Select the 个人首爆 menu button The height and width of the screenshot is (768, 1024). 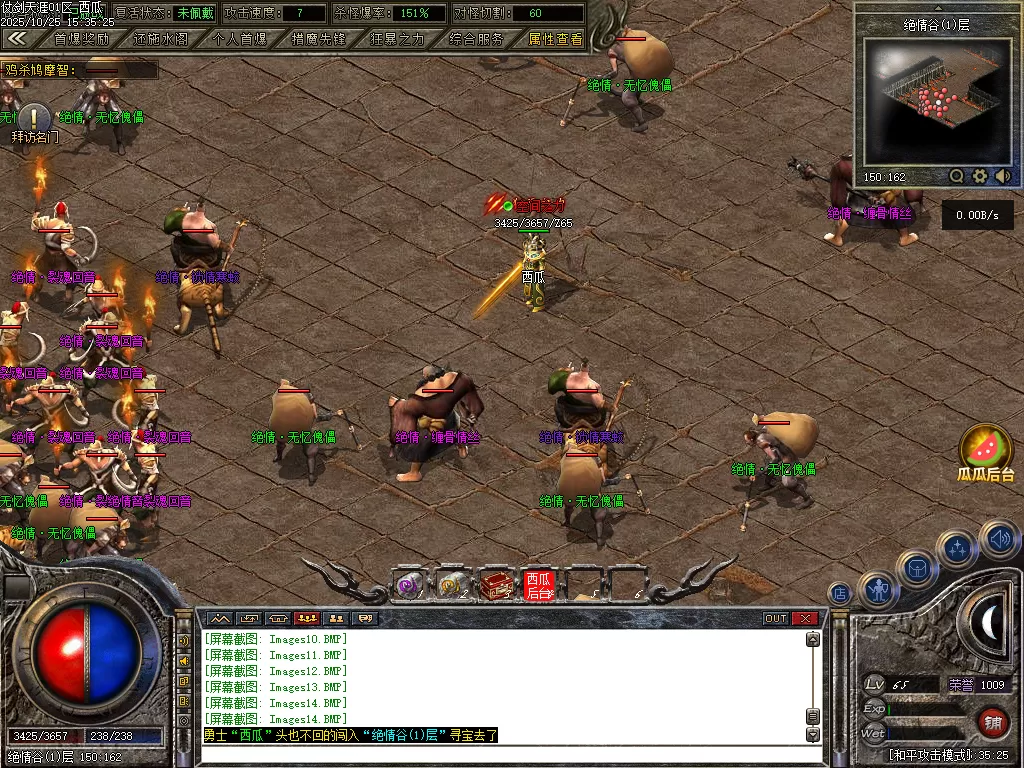pyautogui.click(x=240, y=39)
